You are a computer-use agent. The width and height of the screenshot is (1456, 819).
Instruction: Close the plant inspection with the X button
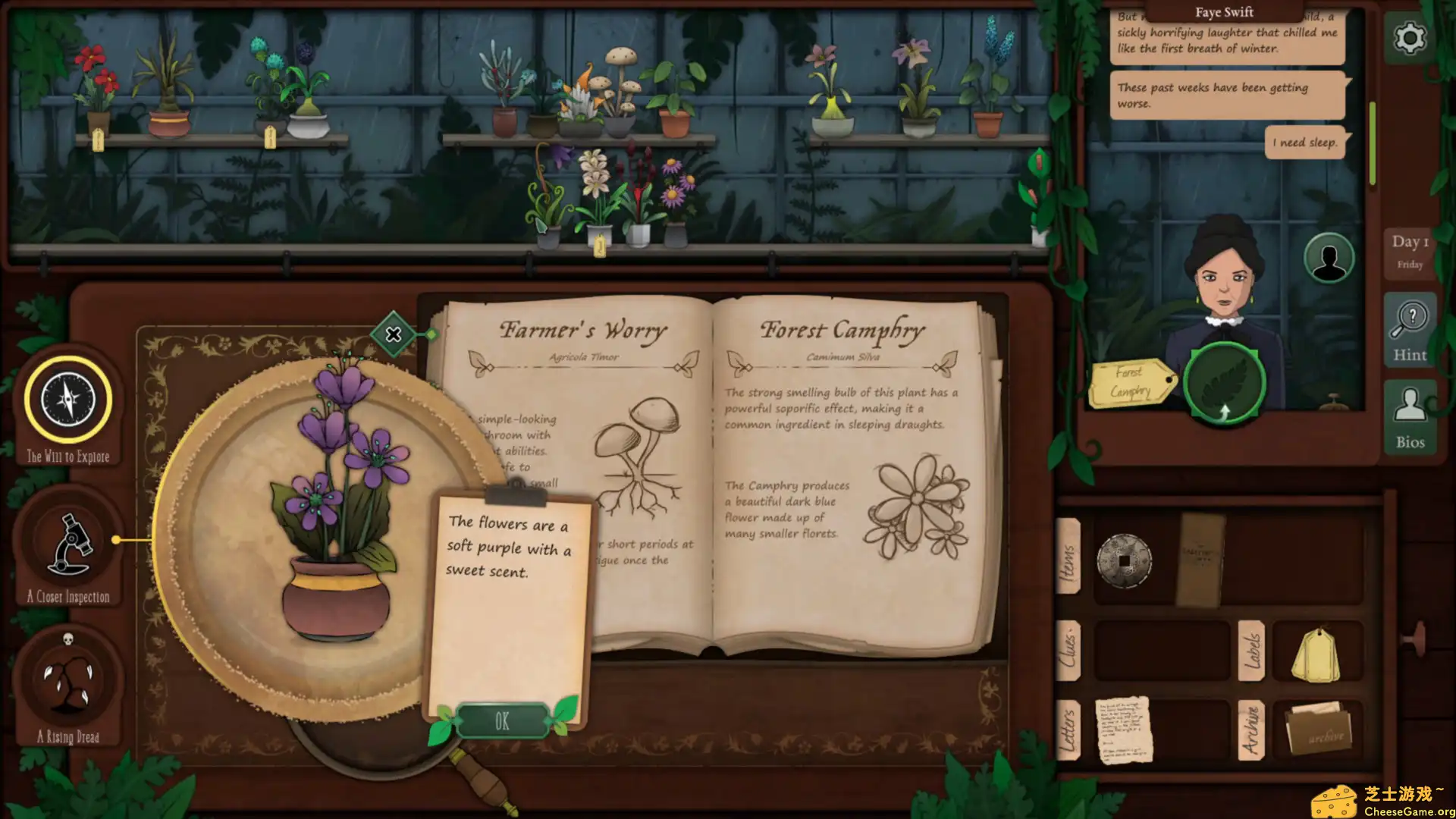click(394, 334)
